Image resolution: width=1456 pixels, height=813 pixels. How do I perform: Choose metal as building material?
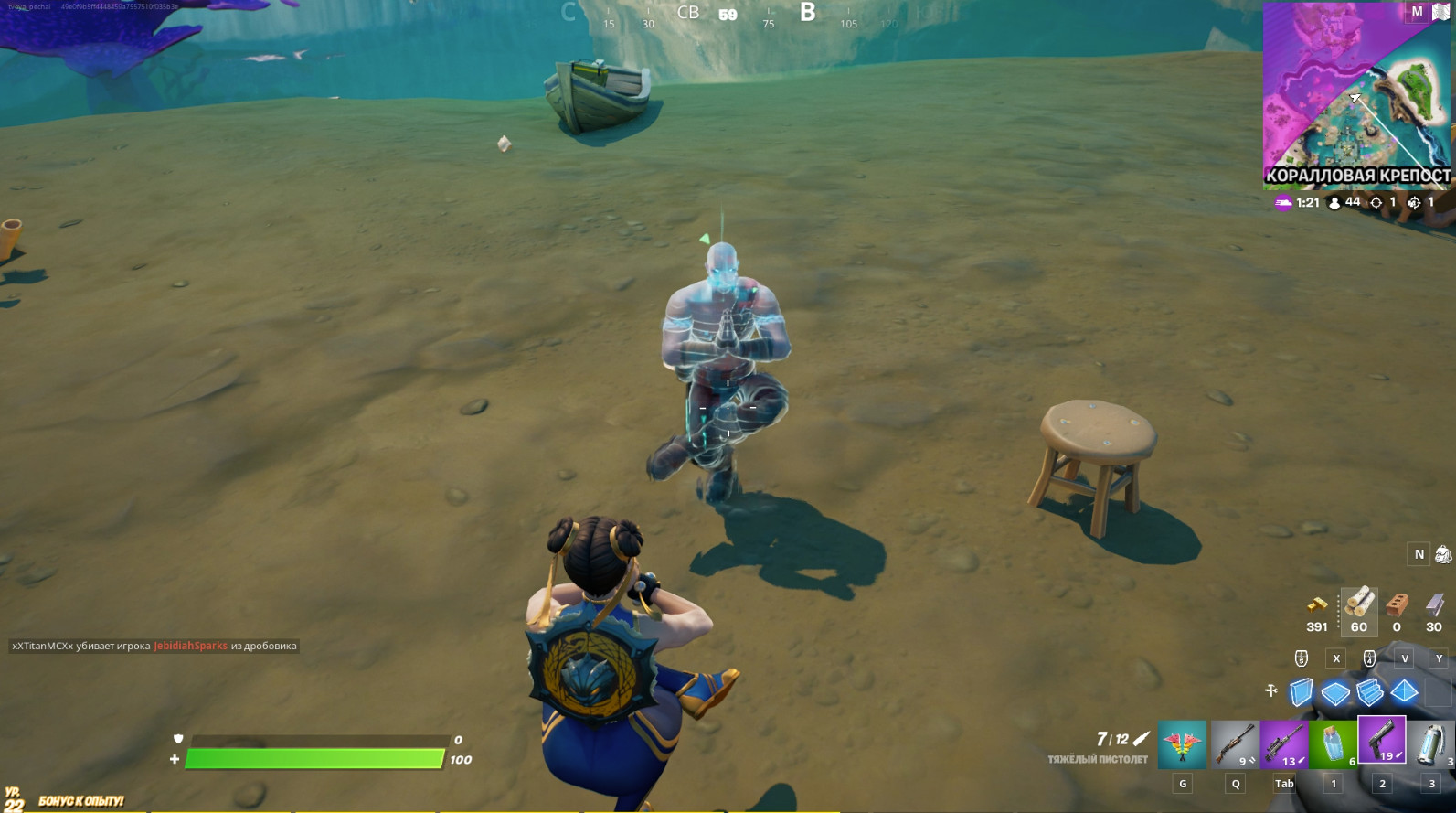pyautogui.click(x=1434, y=604)
